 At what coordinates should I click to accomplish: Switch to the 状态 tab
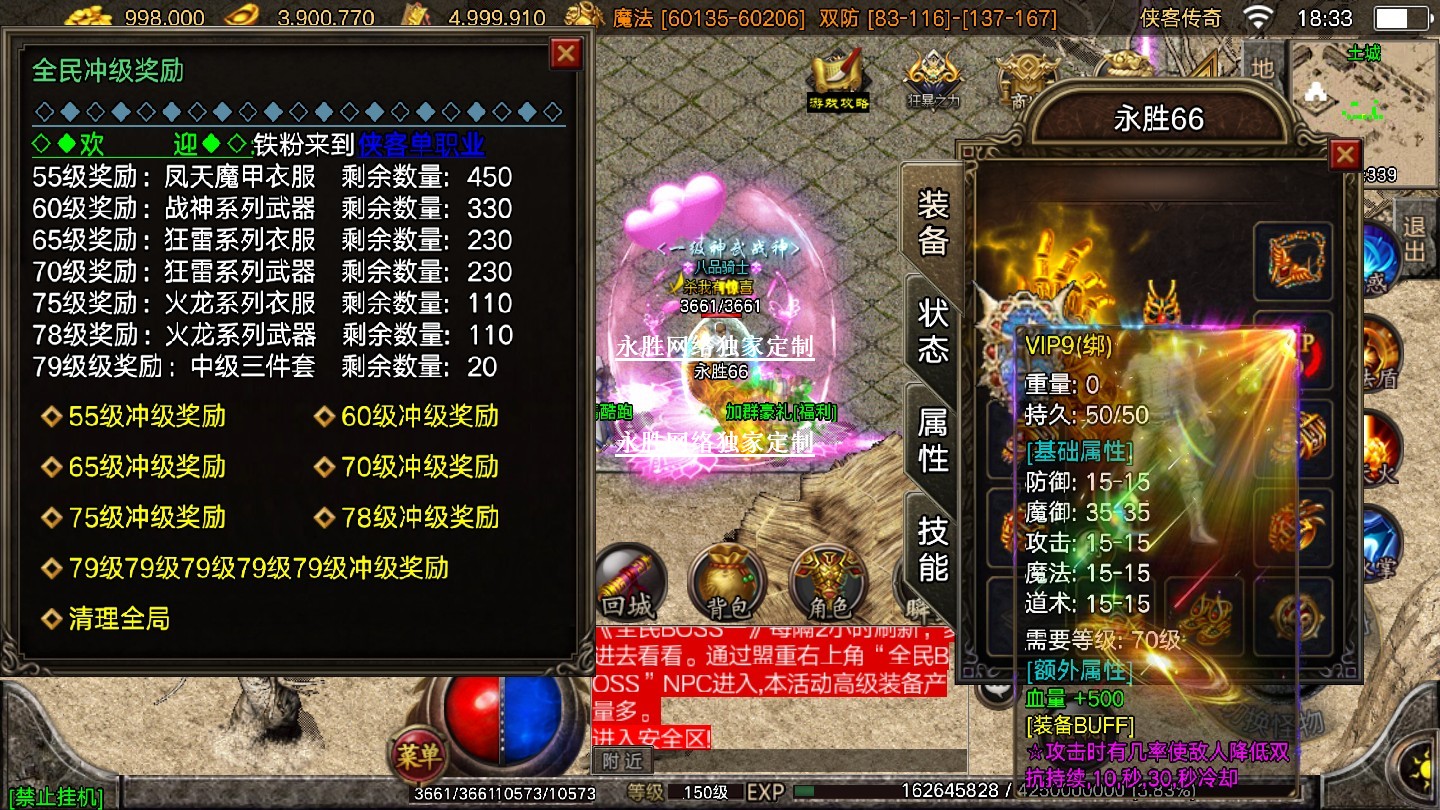pos(932,332)
